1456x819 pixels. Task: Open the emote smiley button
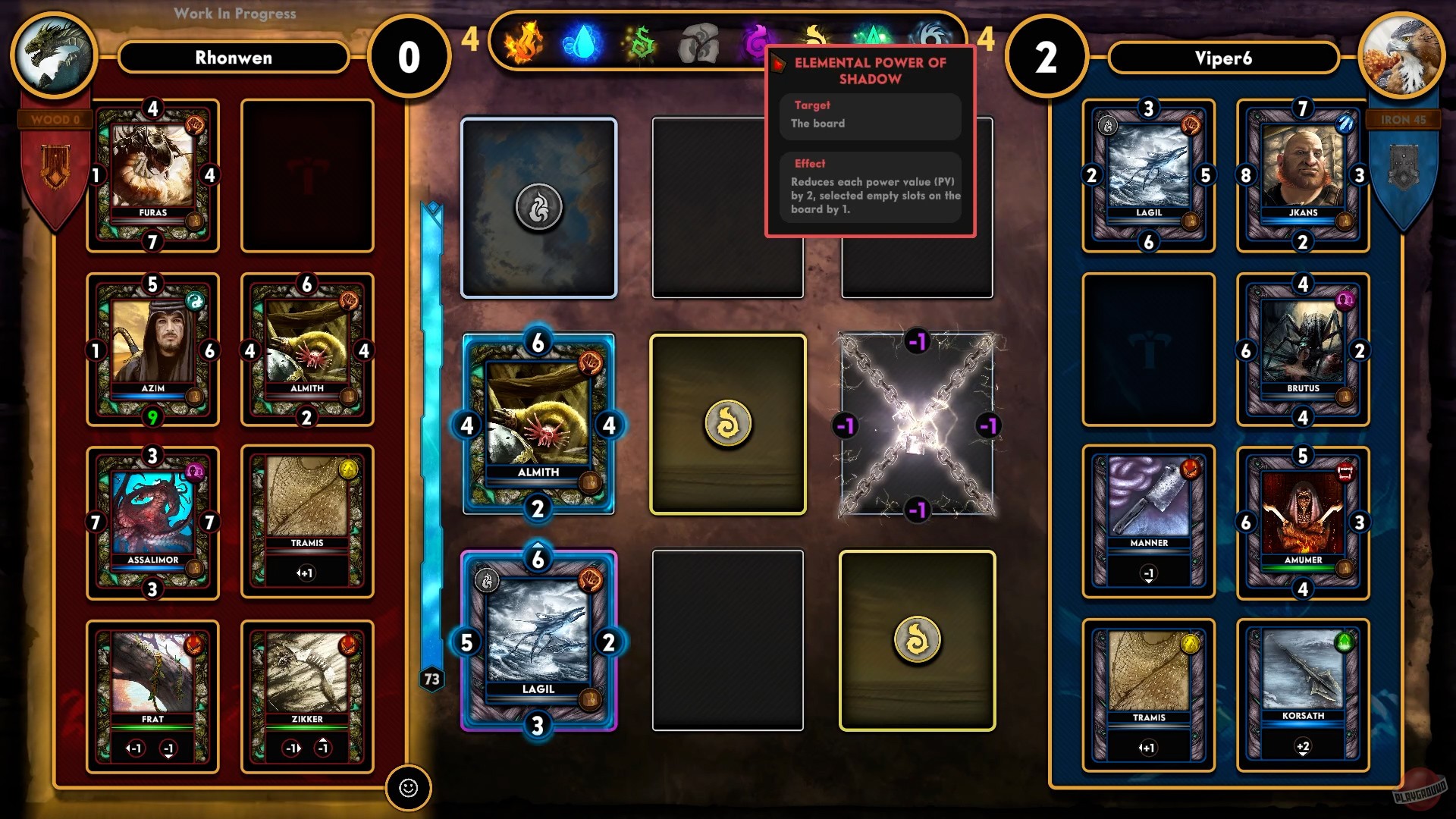(x=409, y=789)
